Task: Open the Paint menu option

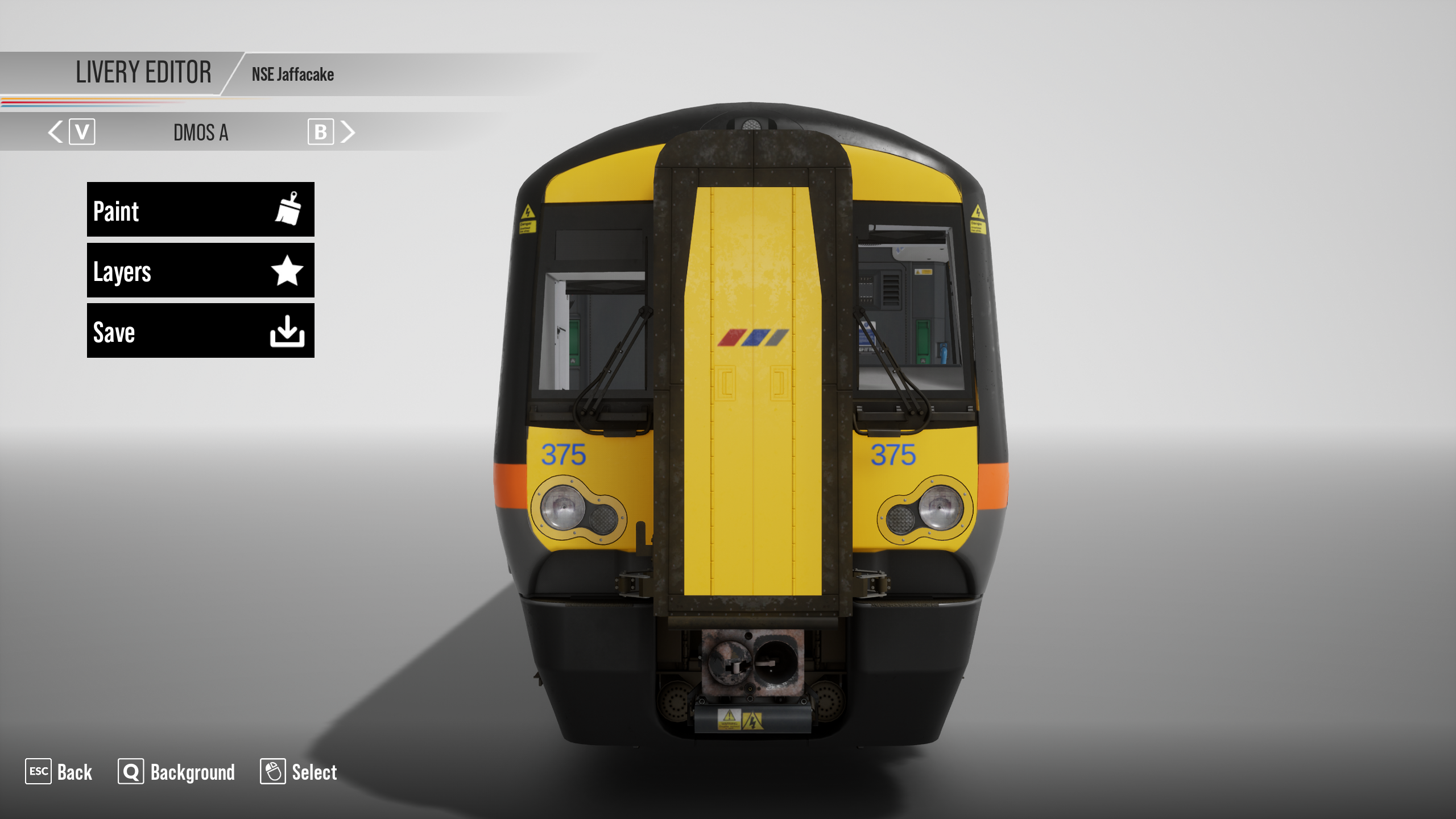Action: [200, 209]
